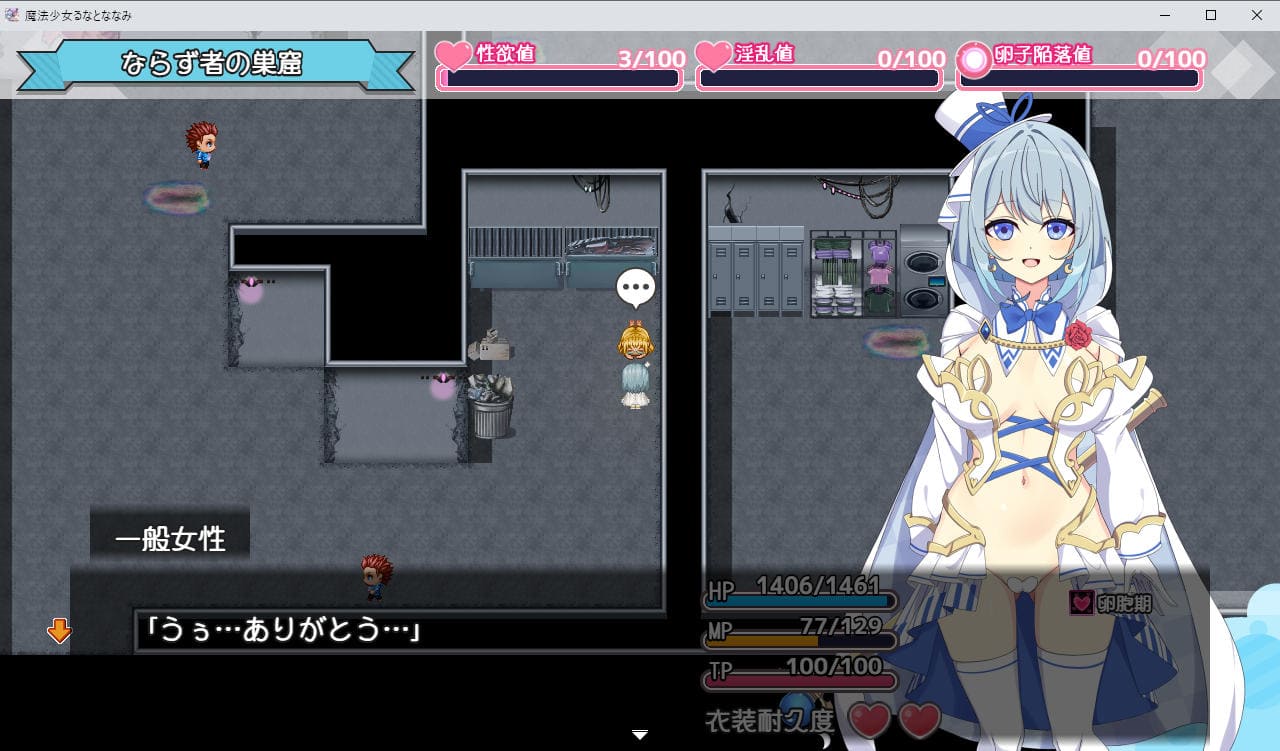Advance dialogue via the white down arrow
1280x751 pixels.
coord(641,735)
